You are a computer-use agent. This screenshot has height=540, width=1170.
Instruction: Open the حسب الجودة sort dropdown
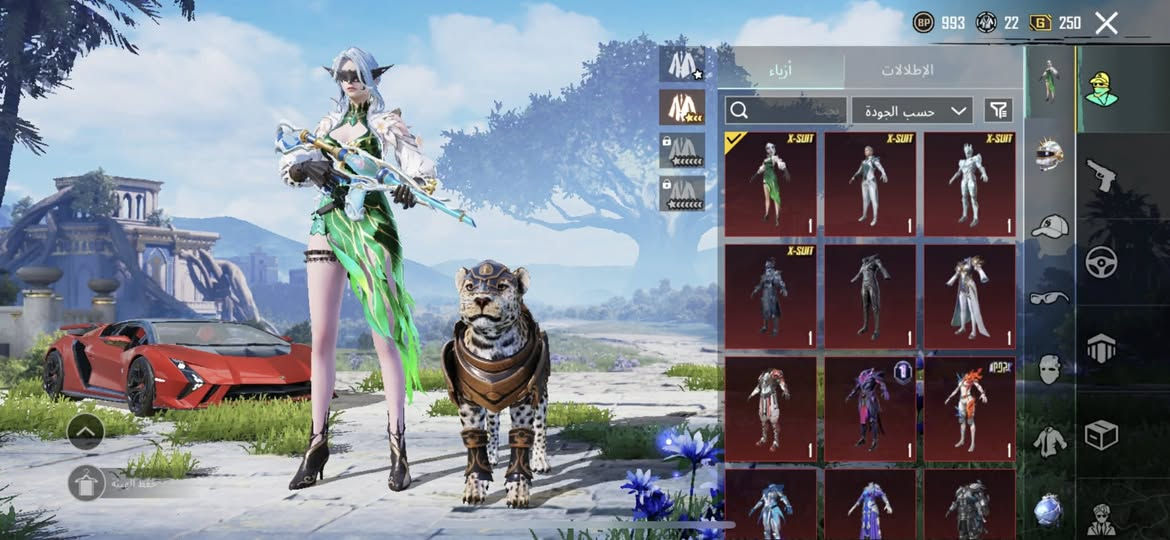click(912, 111)
